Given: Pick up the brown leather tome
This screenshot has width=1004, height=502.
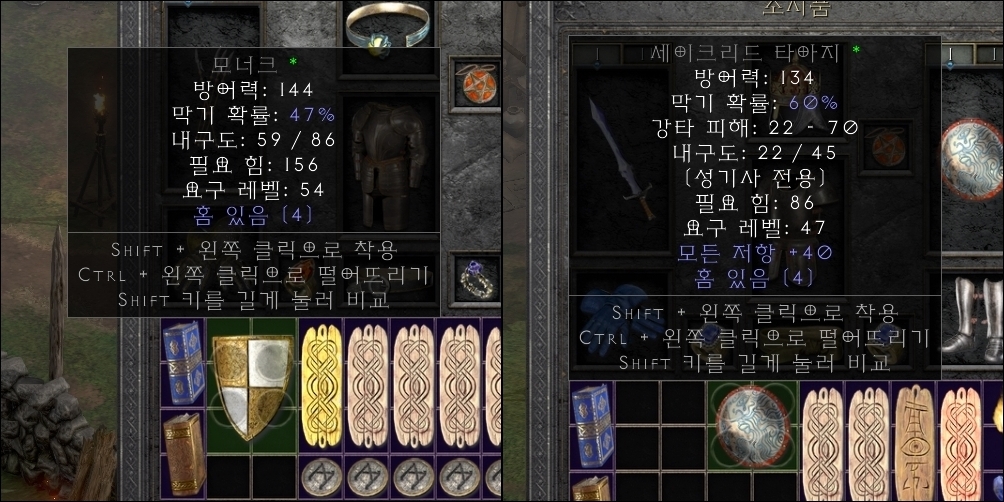Looking at the screenshot, I should [x=183, y=440].
